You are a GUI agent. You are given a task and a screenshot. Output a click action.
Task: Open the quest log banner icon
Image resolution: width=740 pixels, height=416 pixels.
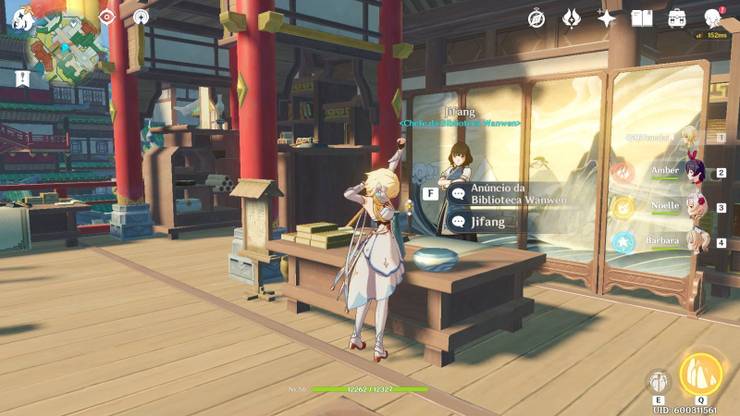tap(21, 77)
